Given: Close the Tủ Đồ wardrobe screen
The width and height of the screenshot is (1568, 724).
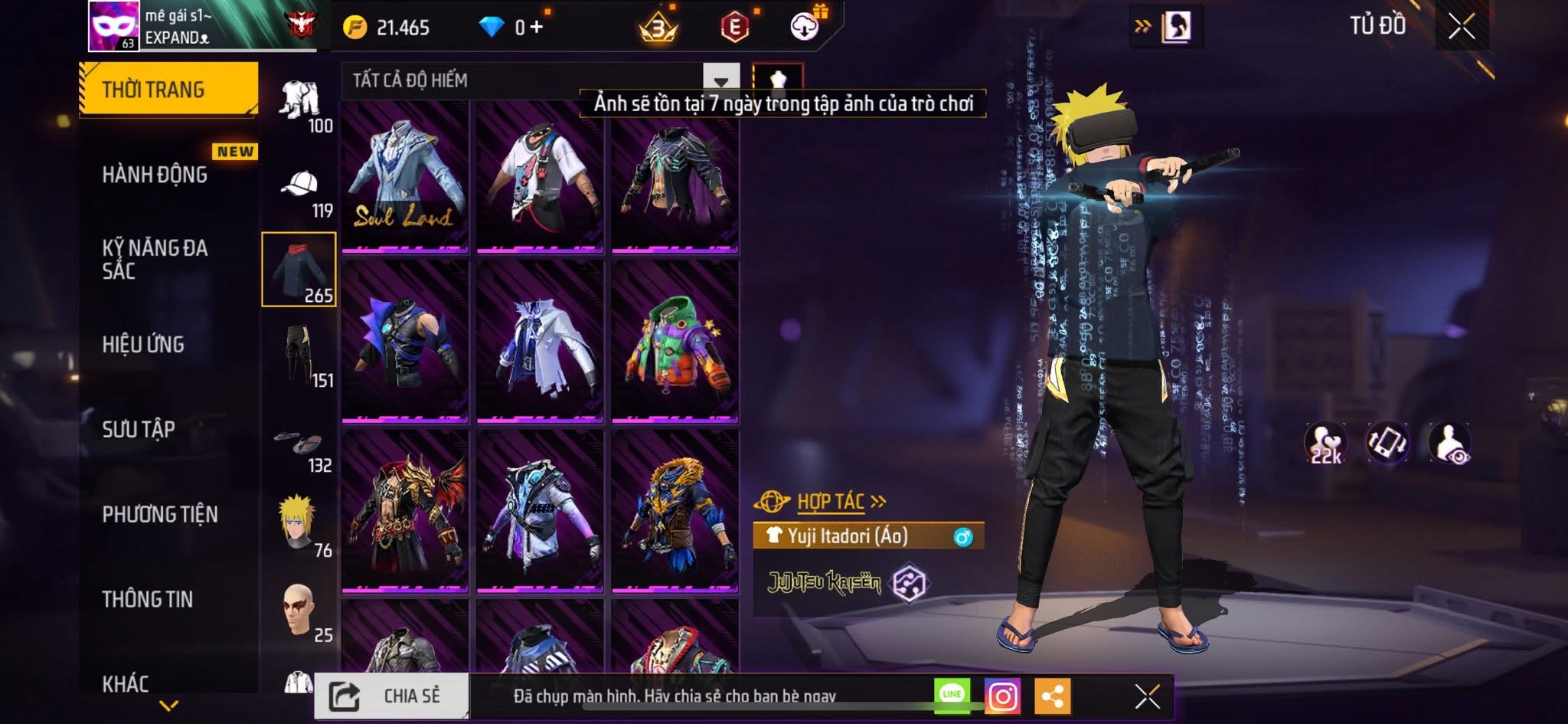Looking at the screenshot, I should (x=1461, y=27).
